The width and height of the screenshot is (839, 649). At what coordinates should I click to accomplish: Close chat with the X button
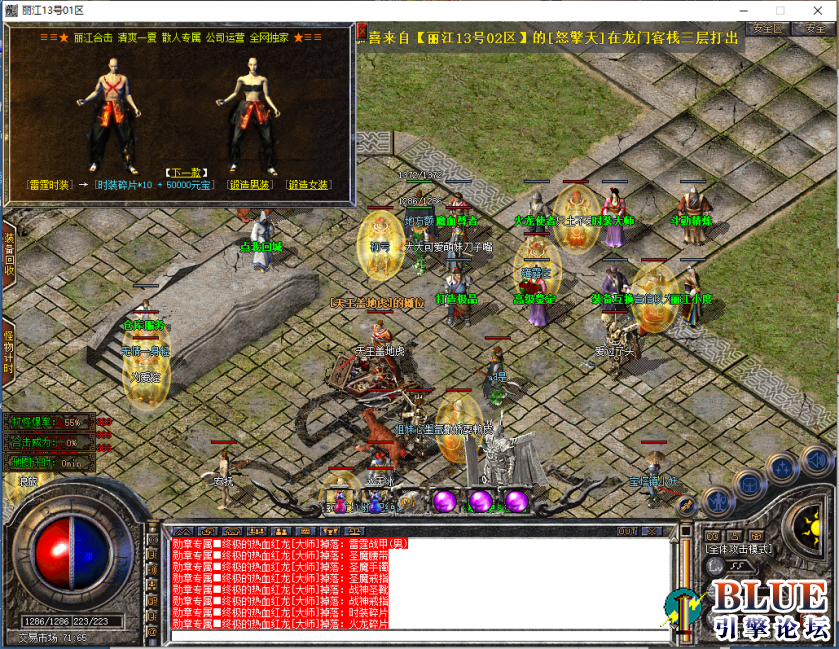pyautogui.click(x=652, y=530)
